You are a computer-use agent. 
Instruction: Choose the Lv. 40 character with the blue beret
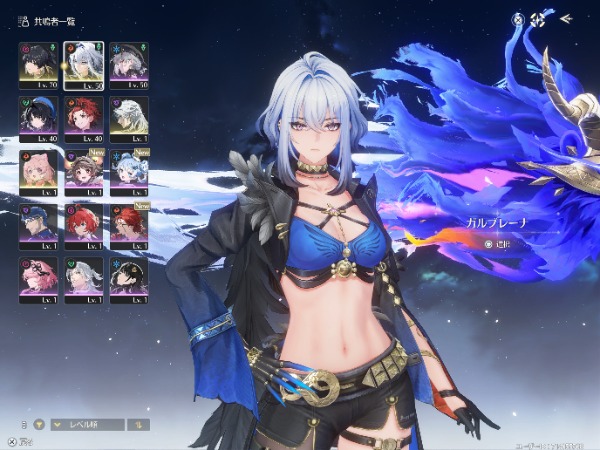click(x=36, y=116)
